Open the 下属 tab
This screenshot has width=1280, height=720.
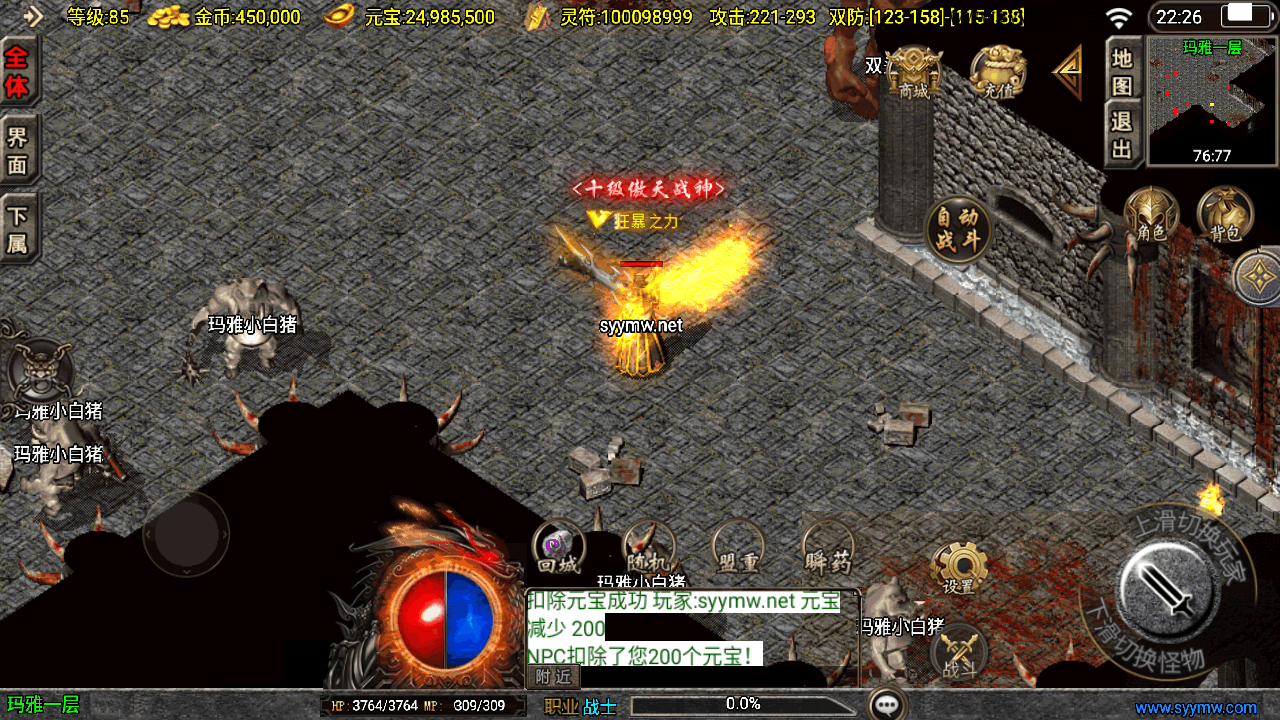click(x=18, y=229)
